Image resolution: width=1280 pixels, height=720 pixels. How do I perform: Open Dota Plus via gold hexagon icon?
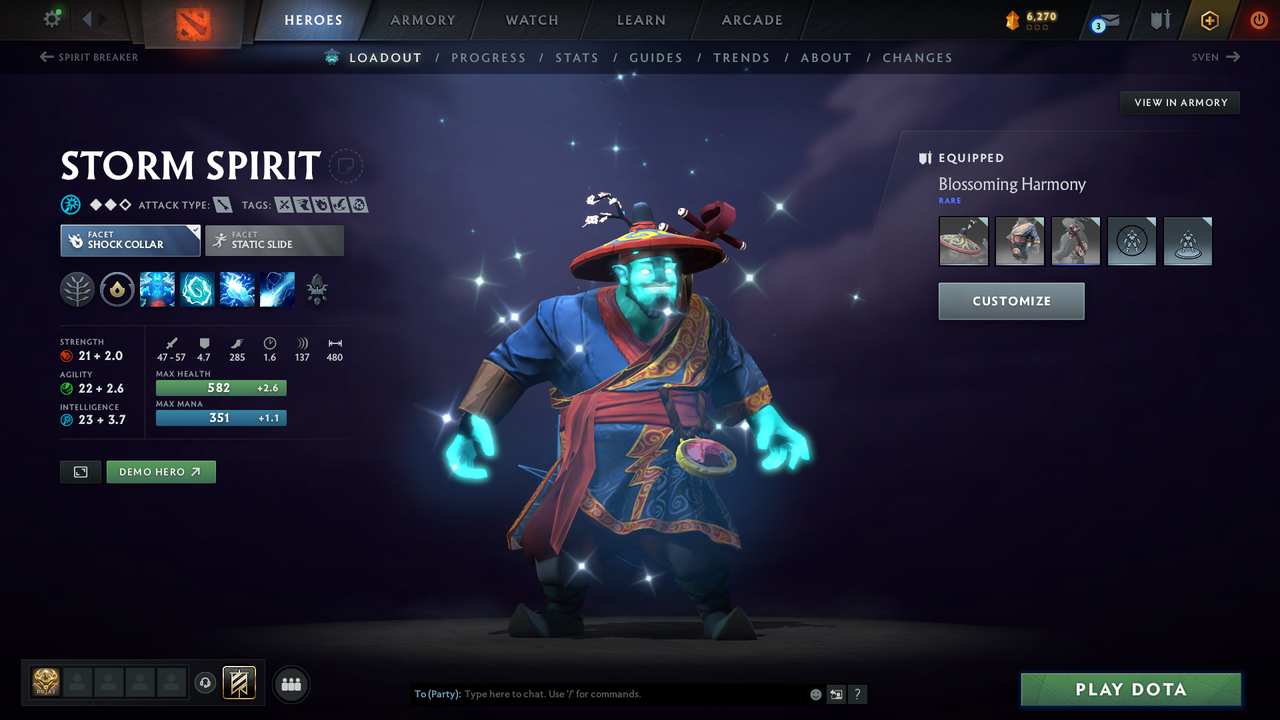(x=1209, y=19)
